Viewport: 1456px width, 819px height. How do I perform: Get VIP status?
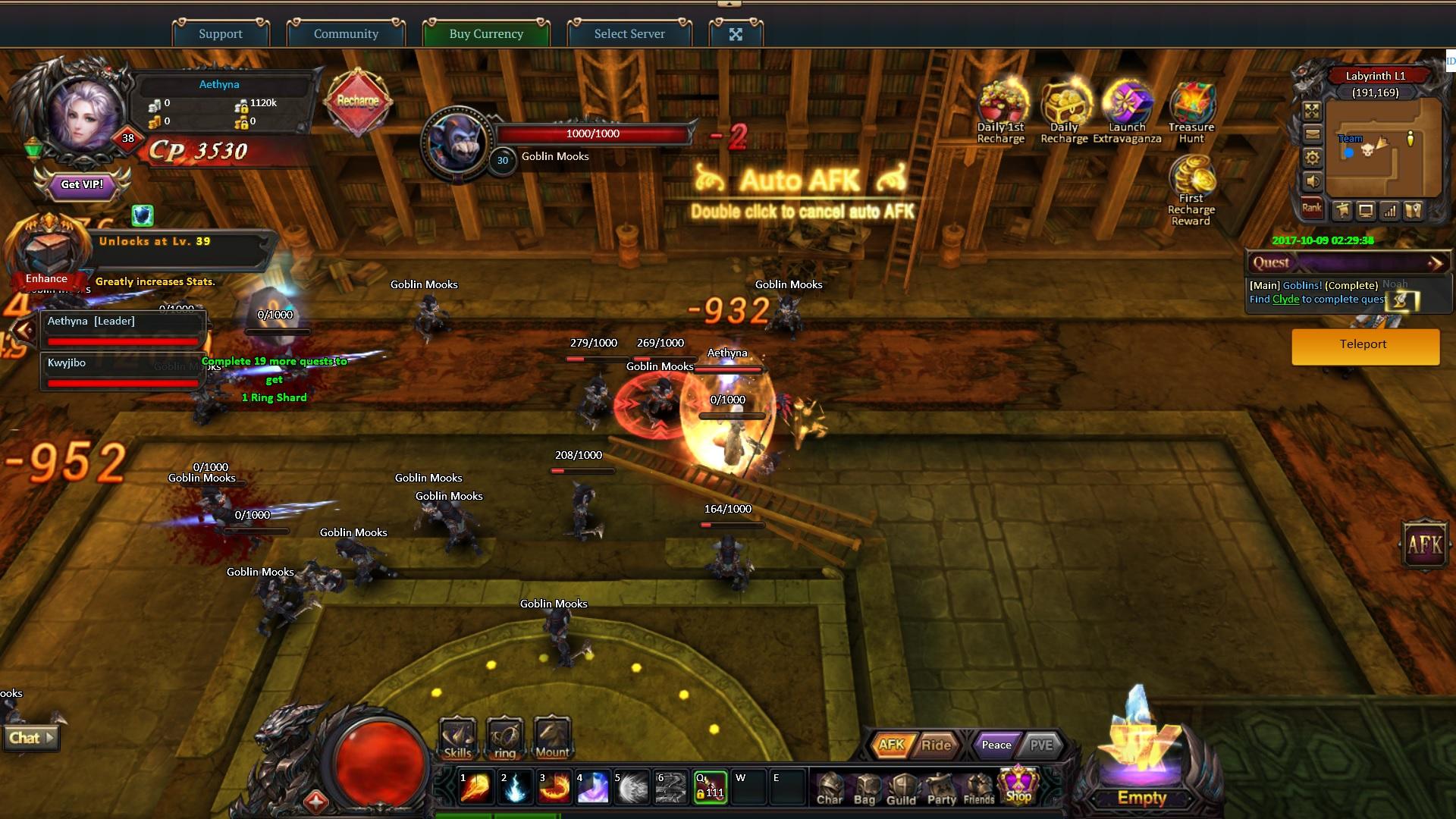pyautogui.click(x=82, y=184)
